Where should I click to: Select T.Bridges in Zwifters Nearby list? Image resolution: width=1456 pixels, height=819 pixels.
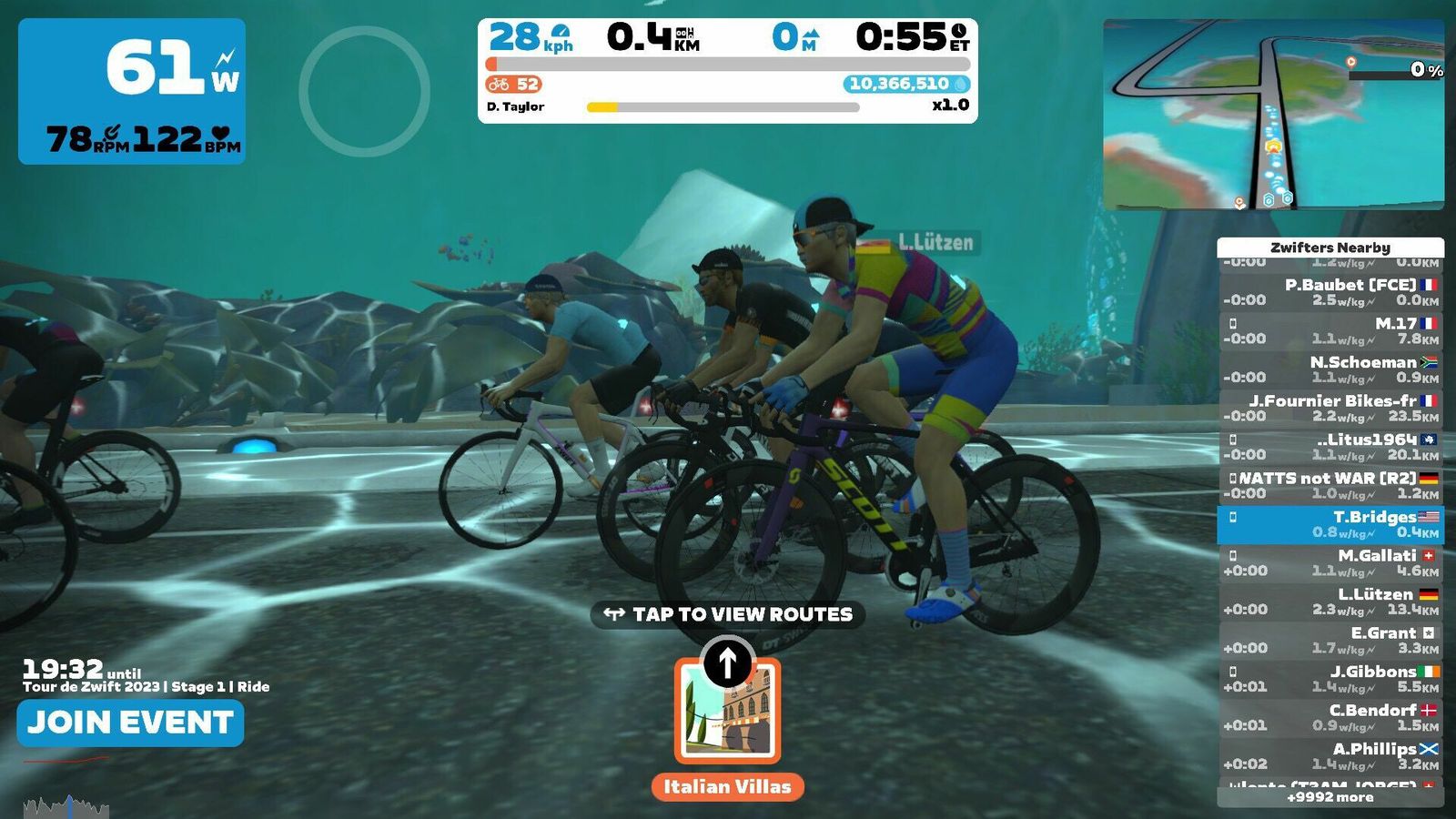1330,525
